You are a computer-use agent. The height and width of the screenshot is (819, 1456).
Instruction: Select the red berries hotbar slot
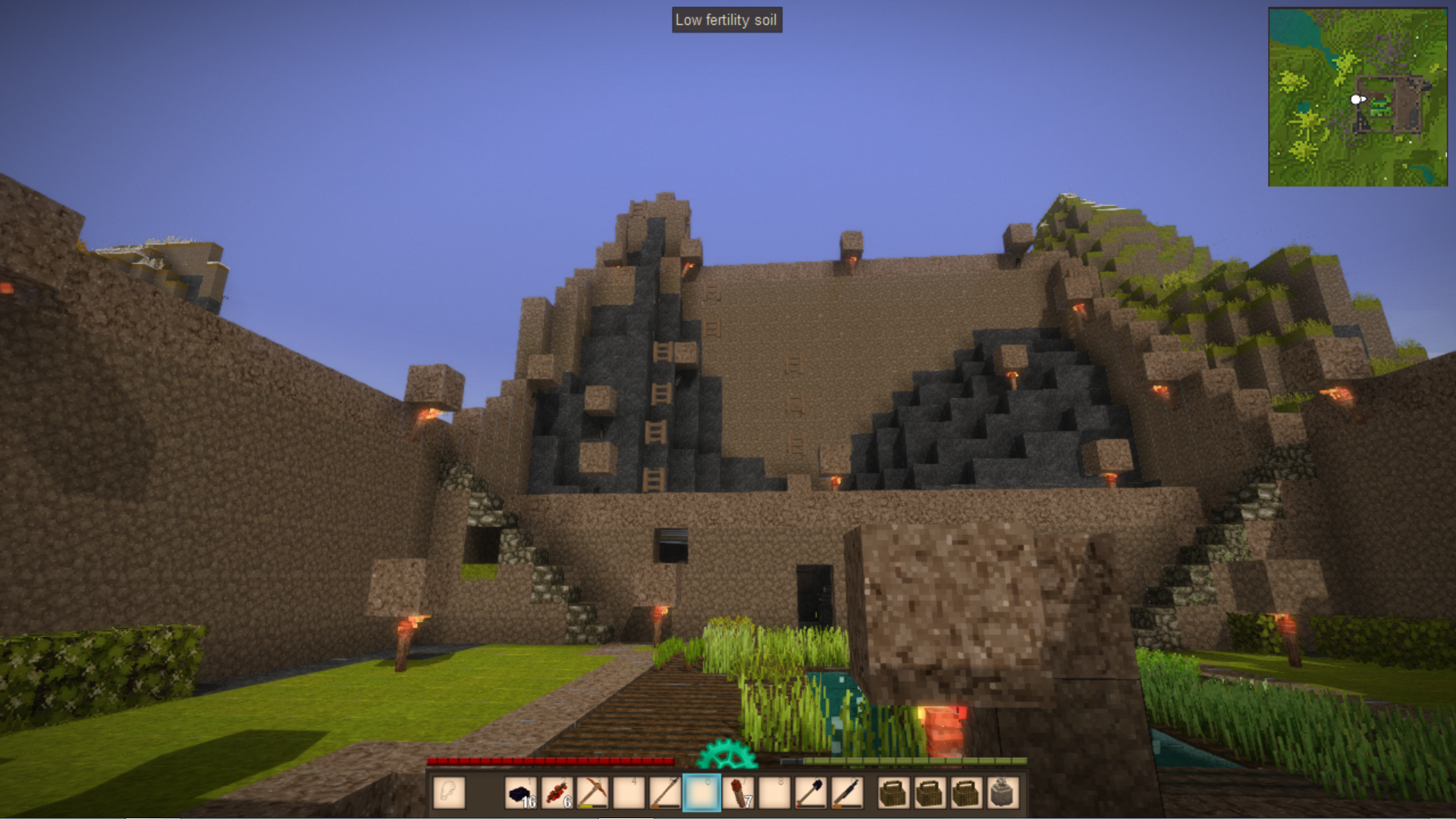coord(557,793)
